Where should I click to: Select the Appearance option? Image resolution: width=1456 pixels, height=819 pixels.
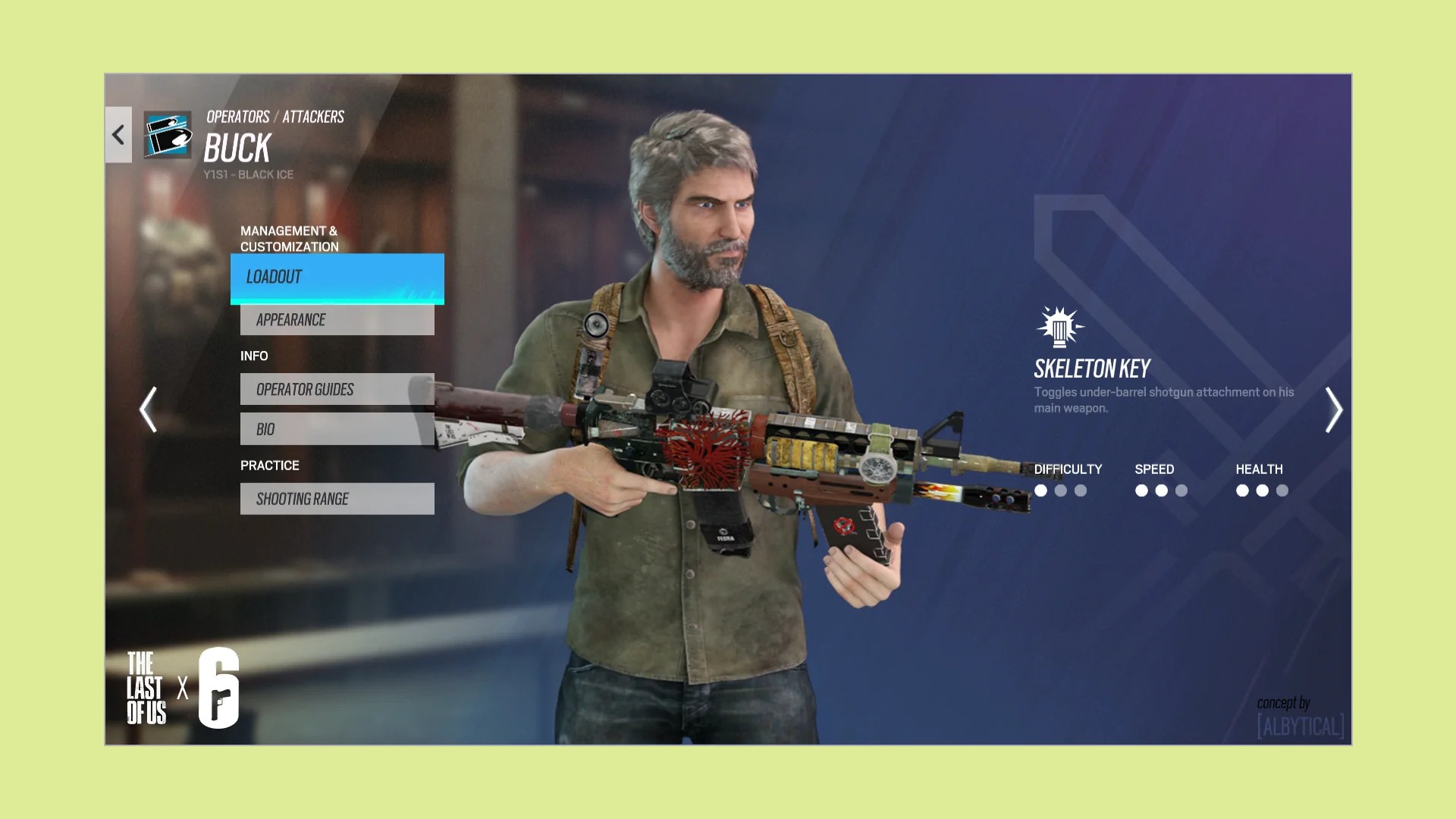337,320
